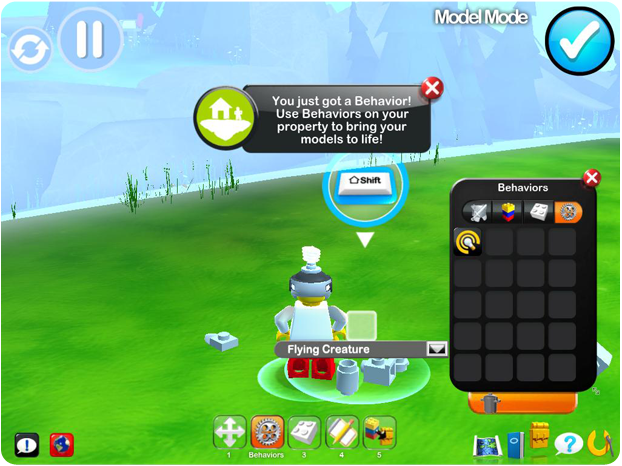Screen dimensions: 622x466
Task: Select the Behaviors gear tool in toolbar
Action: pyautogui.click(x=267, y=433)
